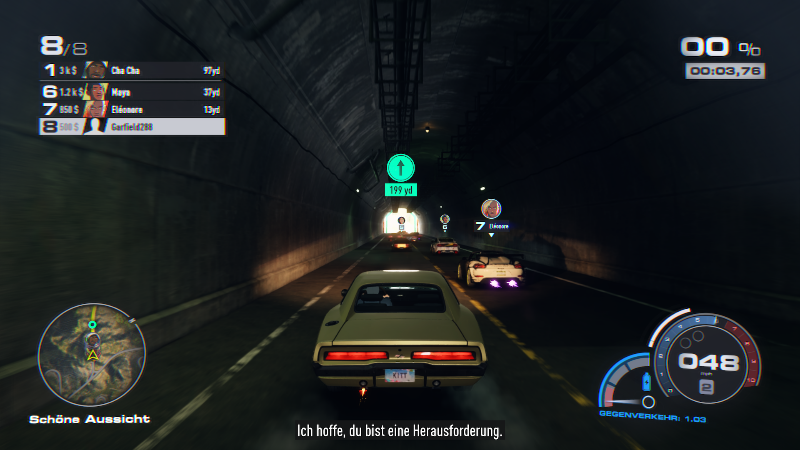Select Cha Cha's row in the leaderboard
Image resolution: width=800 pixels, height=450 pixels.
pos(132,71)
